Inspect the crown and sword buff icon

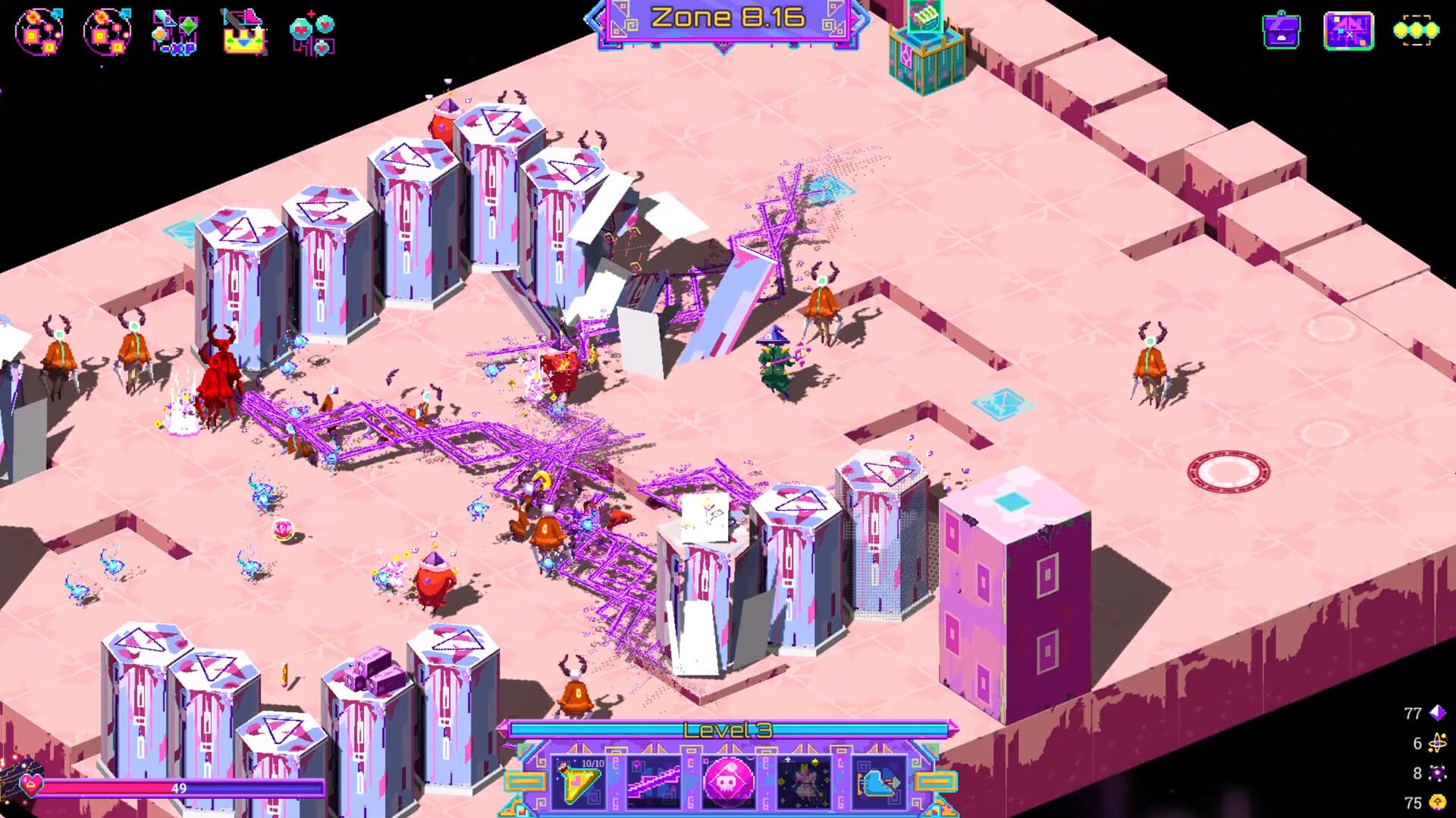click(x=243, y=32)
